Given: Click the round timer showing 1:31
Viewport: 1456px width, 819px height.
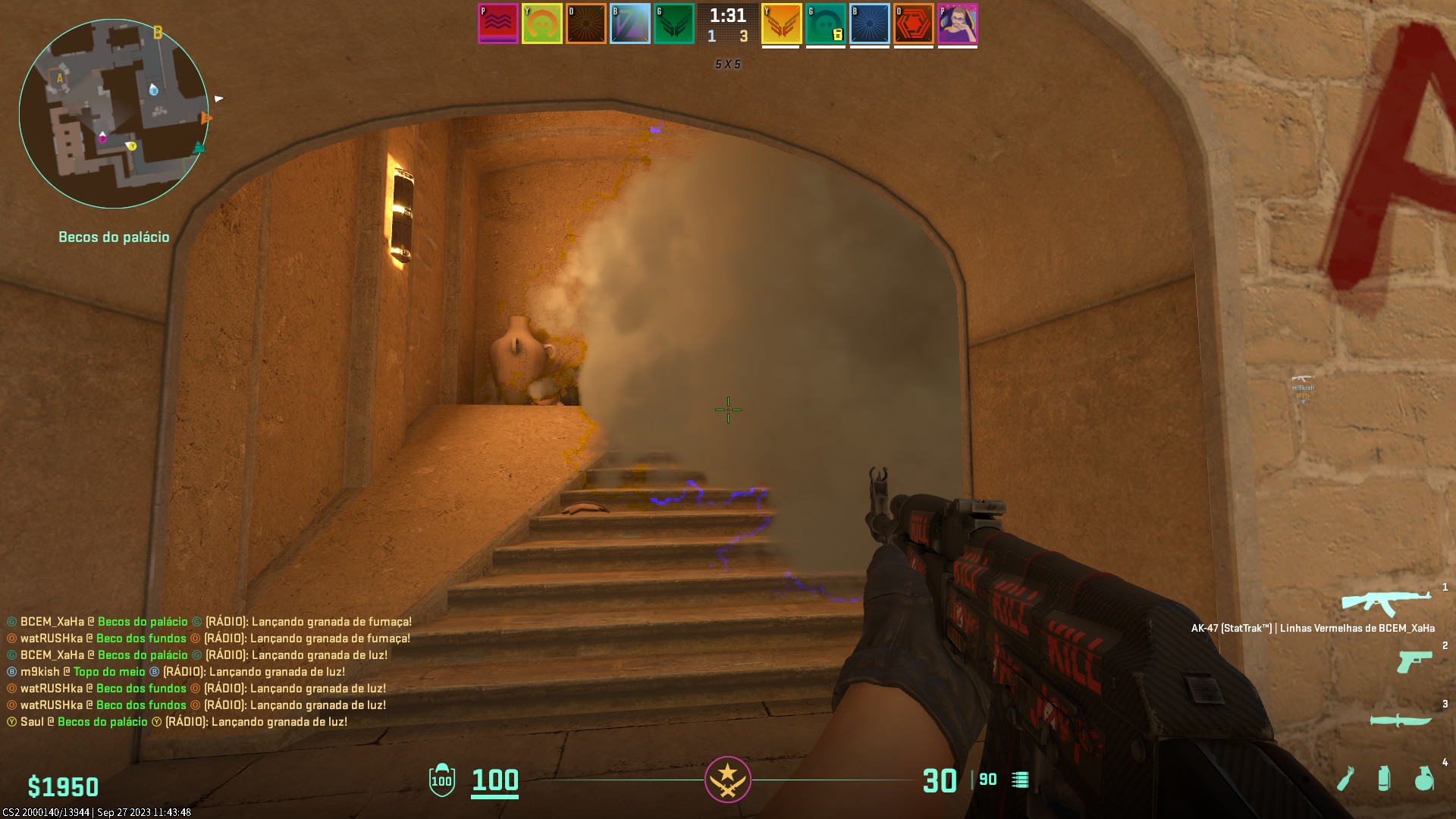Looking at the screenshot, I should 727,15.
